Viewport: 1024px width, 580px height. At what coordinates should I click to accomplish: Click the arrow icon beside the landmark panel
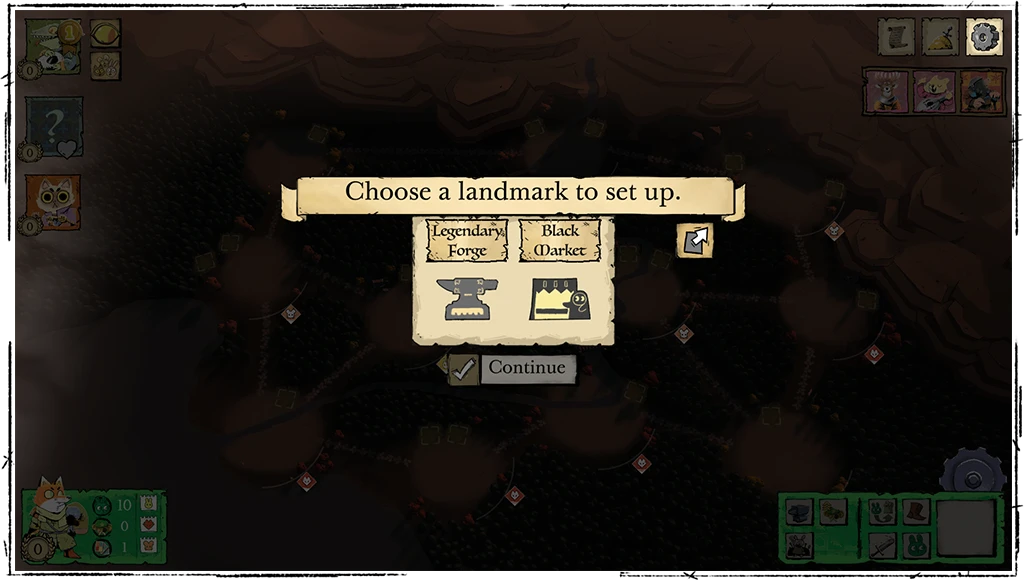pos(695,240)
